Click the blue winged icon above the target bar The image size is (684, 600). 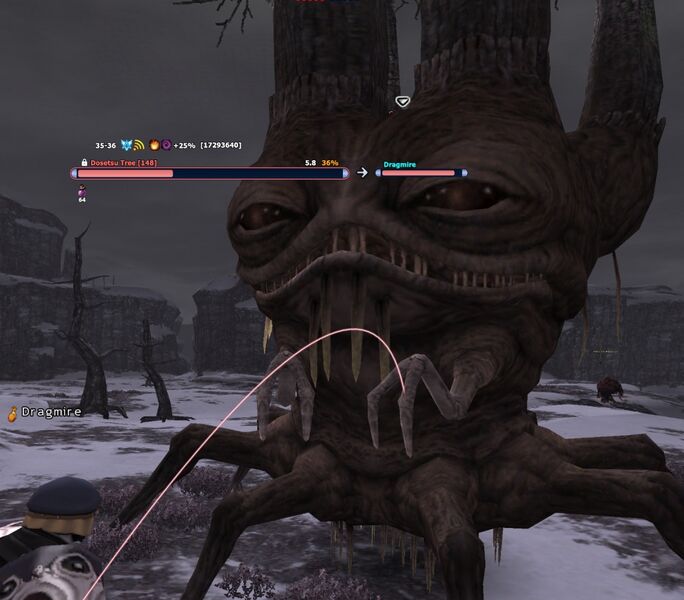coord(126,146)
